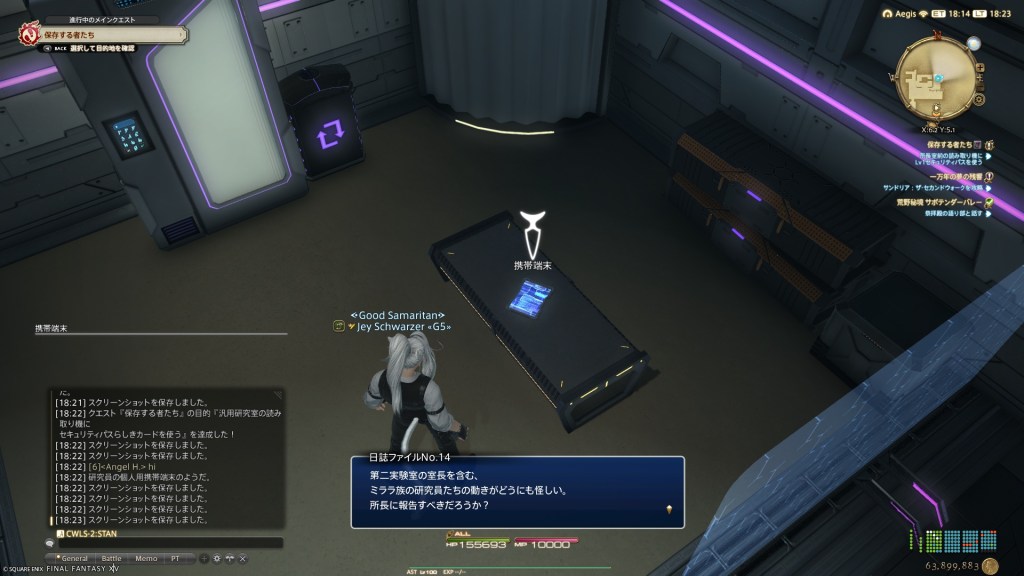
Task: Add a new chat tab with plus button
Action: coord(204,557)
